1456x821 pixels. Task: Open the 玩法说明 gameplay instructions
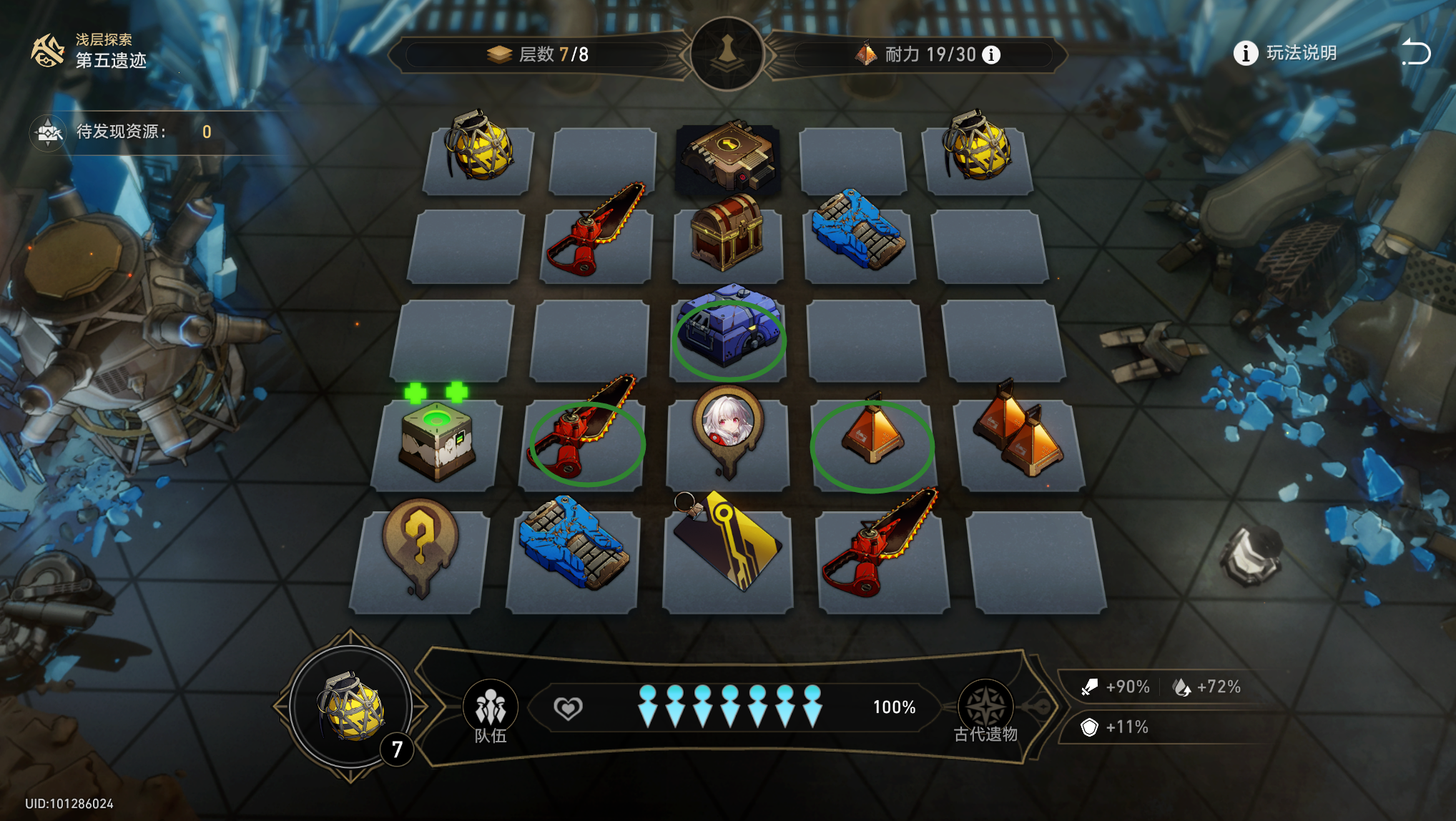pyautogui.click(x=1286, y=53)
